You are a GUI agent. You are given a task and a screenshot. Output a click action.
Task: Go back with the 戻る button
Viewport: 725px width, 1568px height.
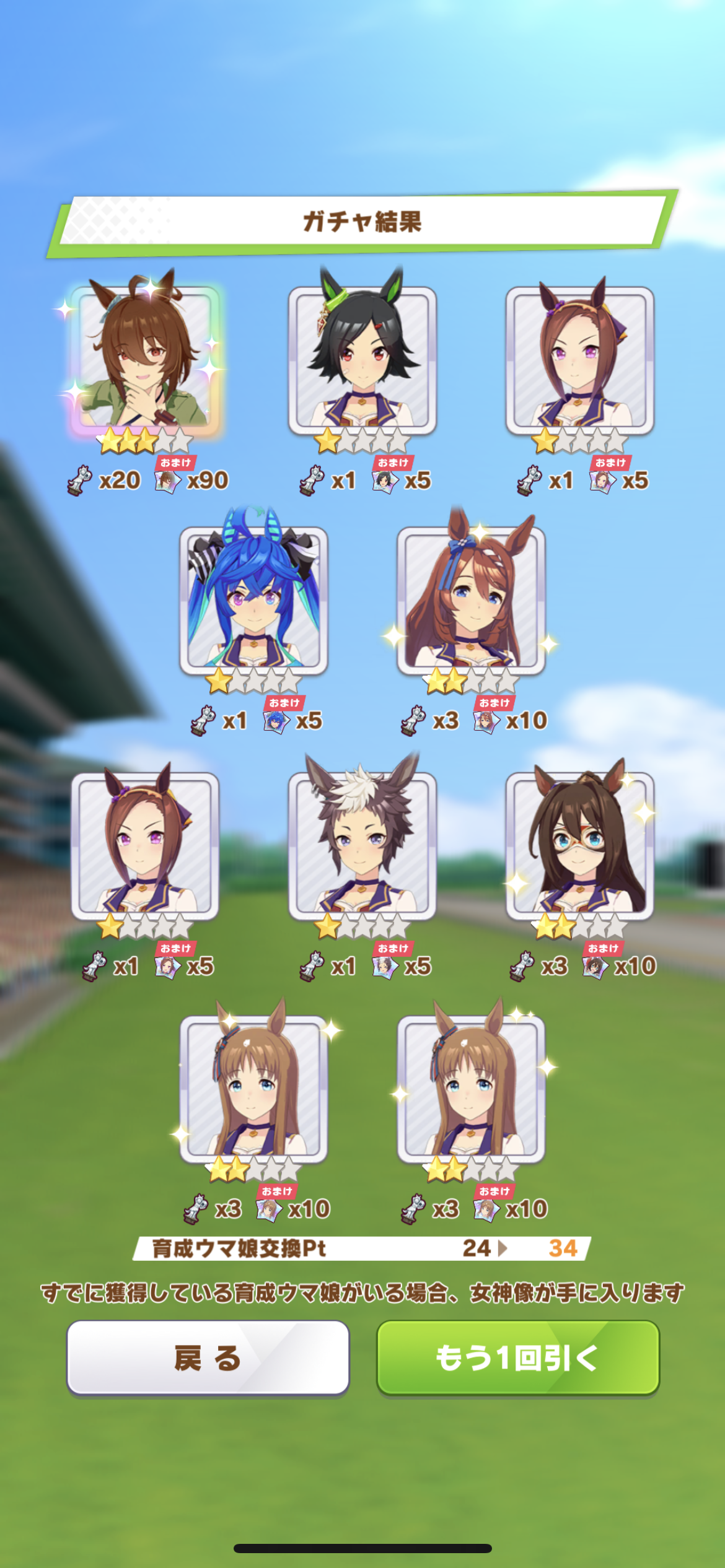pyautogui.click(x=208, y=1357)
